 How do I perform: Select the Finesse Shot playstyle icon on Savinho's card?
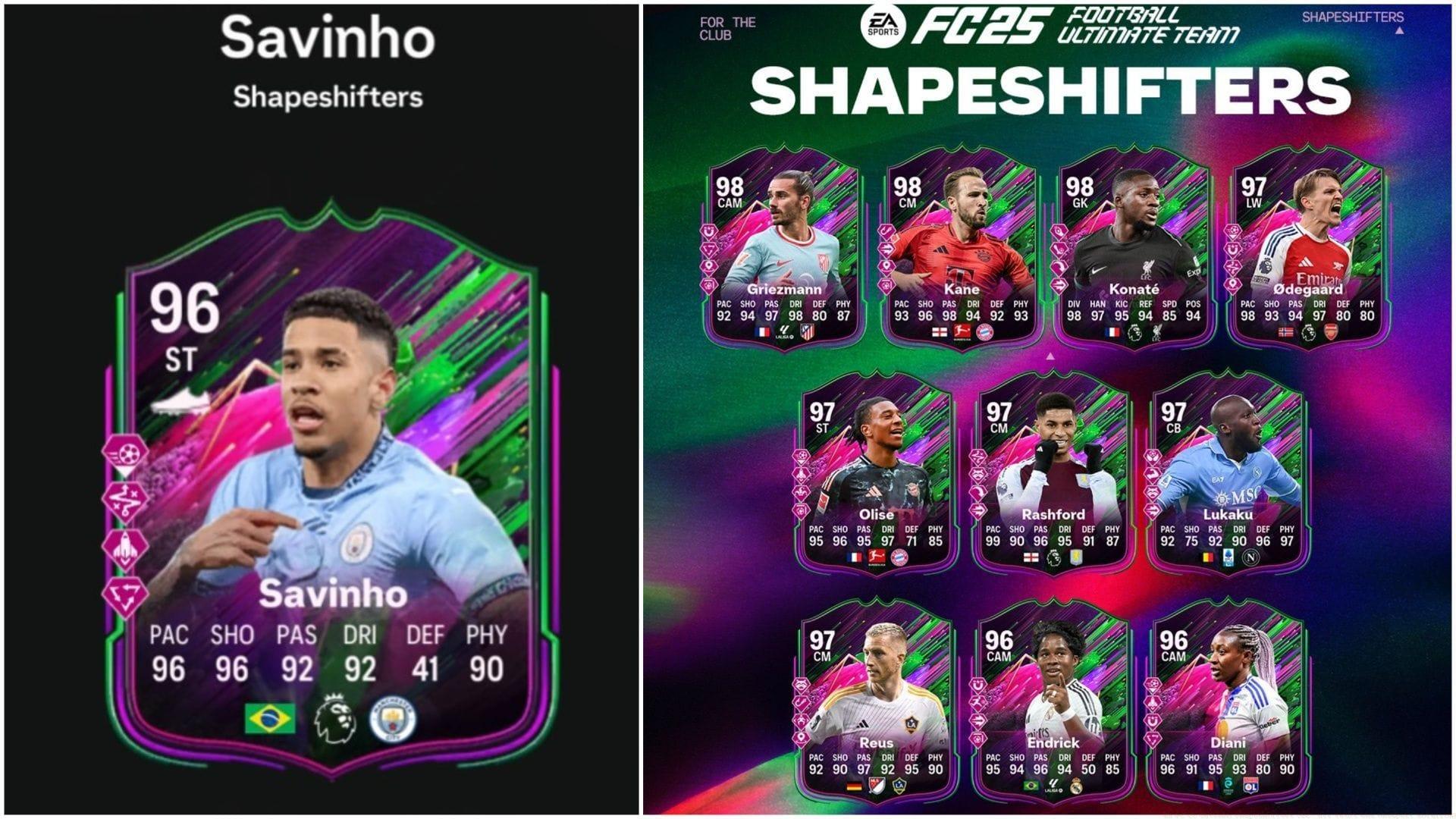pos(129,453)
